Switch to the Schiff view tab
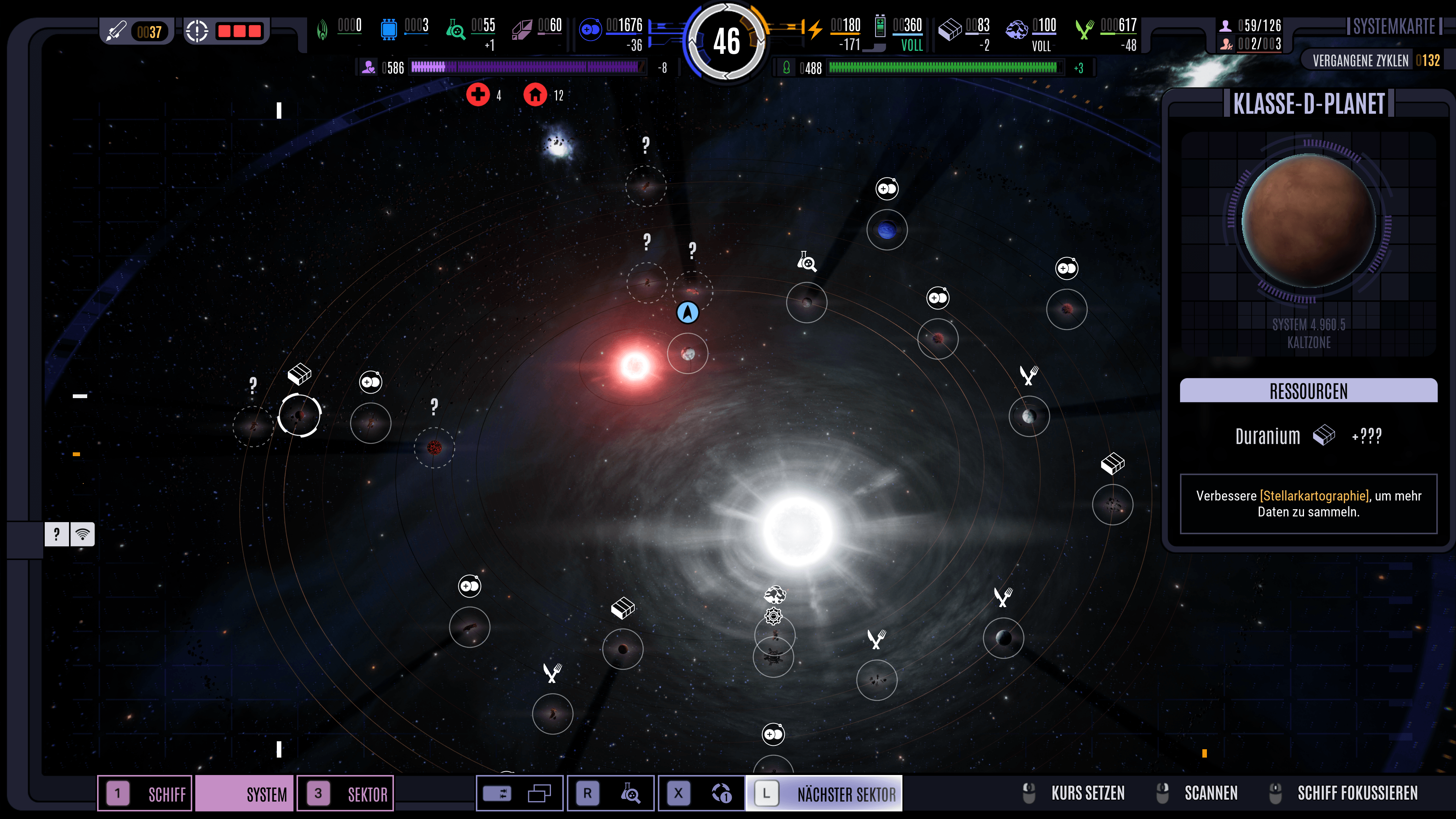1456x819 pixels. (146, 794)
